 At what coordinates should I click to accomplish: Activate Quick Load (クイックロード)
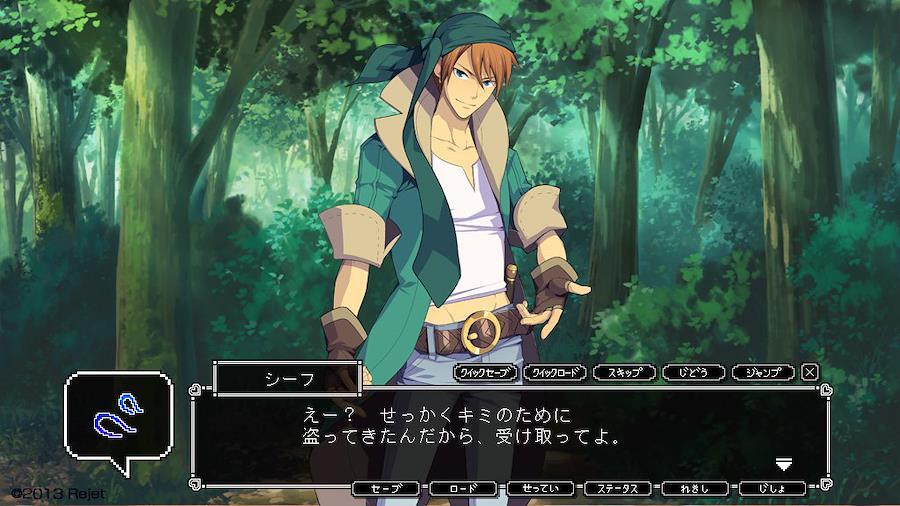point(557,372)
